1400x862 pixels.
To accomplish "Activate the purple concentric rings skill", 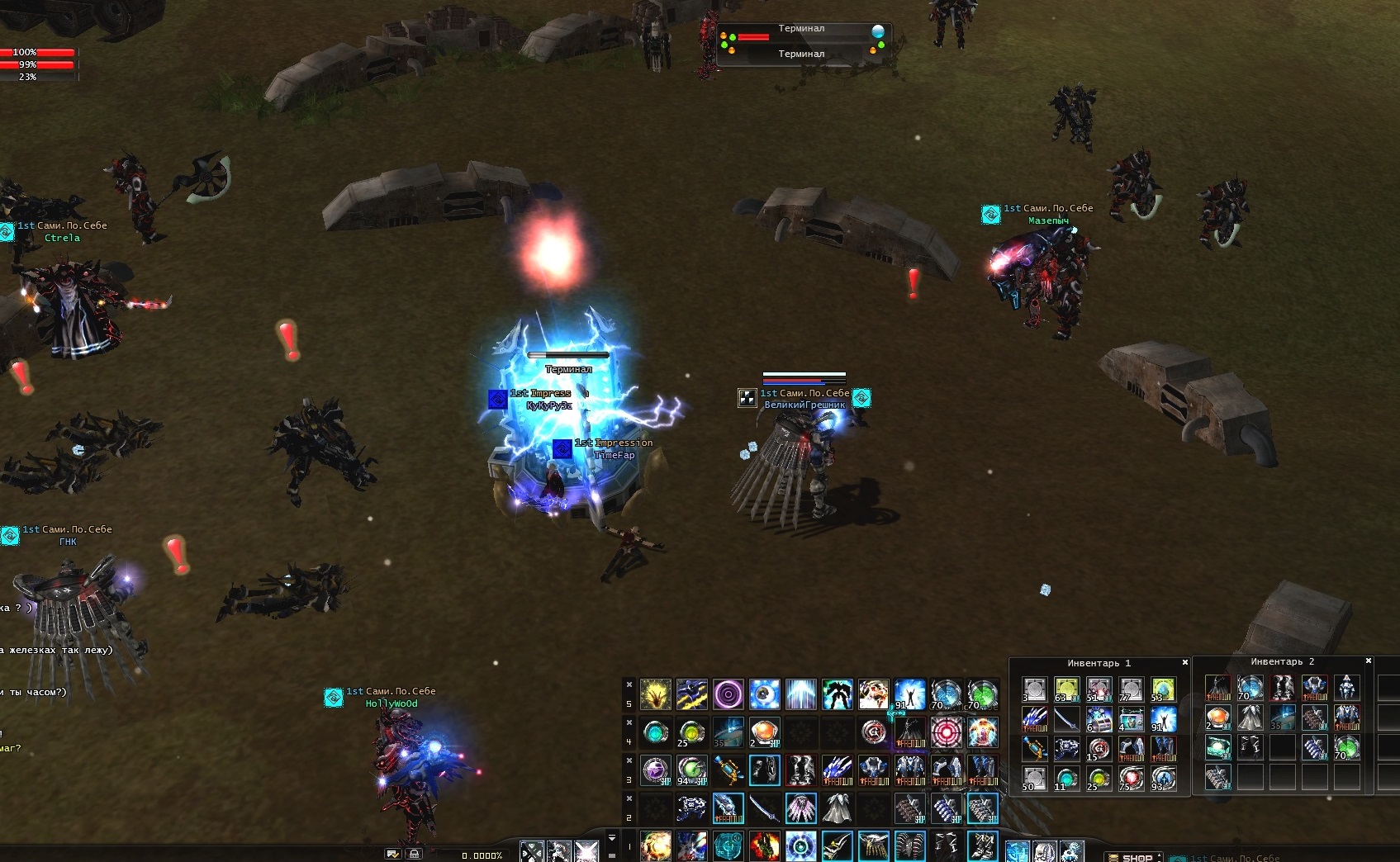I will pos(728,694).
